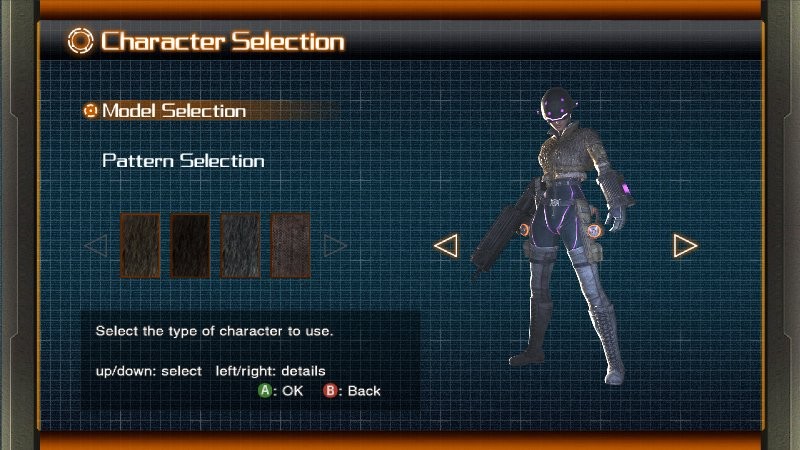Click the dim left arrow beside pattern swatches
Screen dimensions: 800x450
[x=96, y=245]
